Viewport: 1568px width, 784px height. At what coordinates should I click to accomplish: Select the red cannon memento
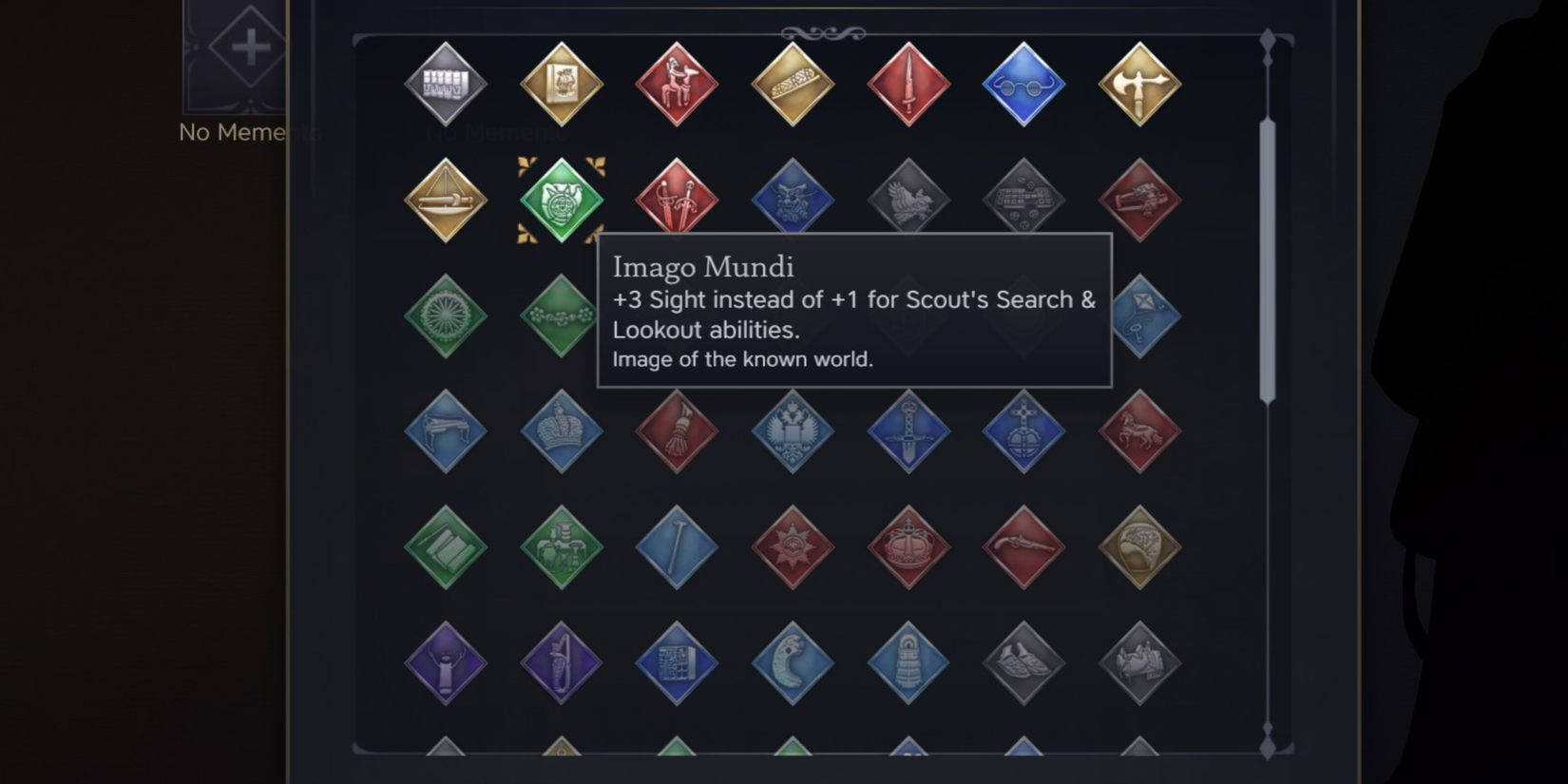pos(1139,200)
